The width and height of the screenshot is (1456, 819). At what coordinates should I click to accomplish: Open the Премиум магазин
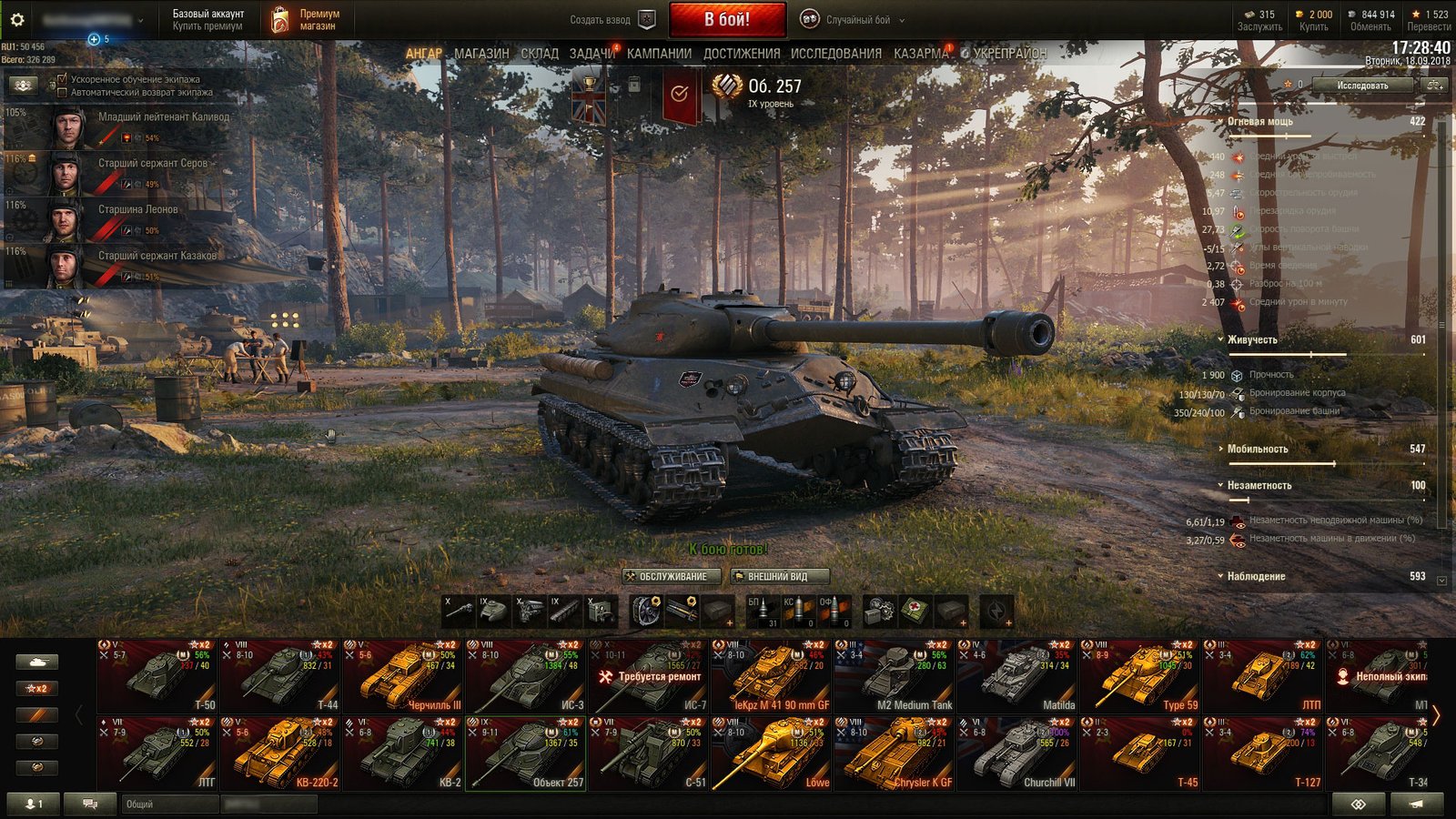pyautogui.click(x=306, y=19)
